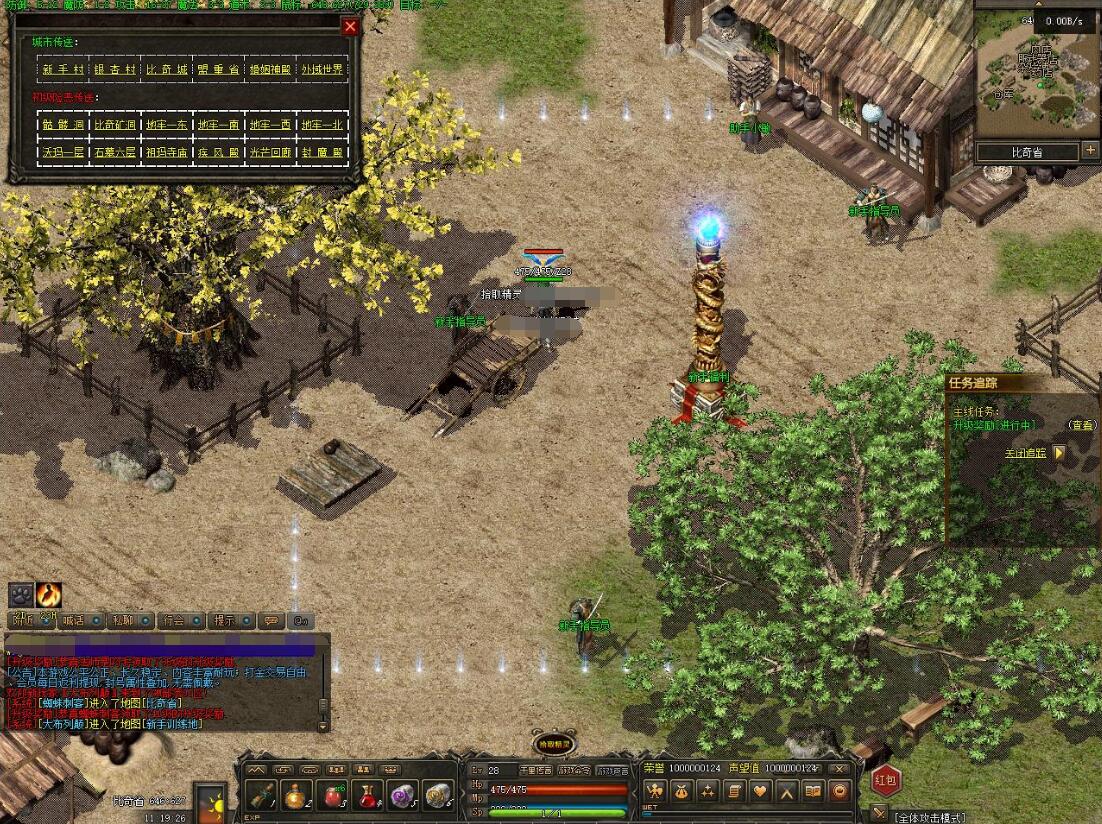Select the 盟重省 teleport destination
Screen dimensions: 1102x824
coord(218,70)
